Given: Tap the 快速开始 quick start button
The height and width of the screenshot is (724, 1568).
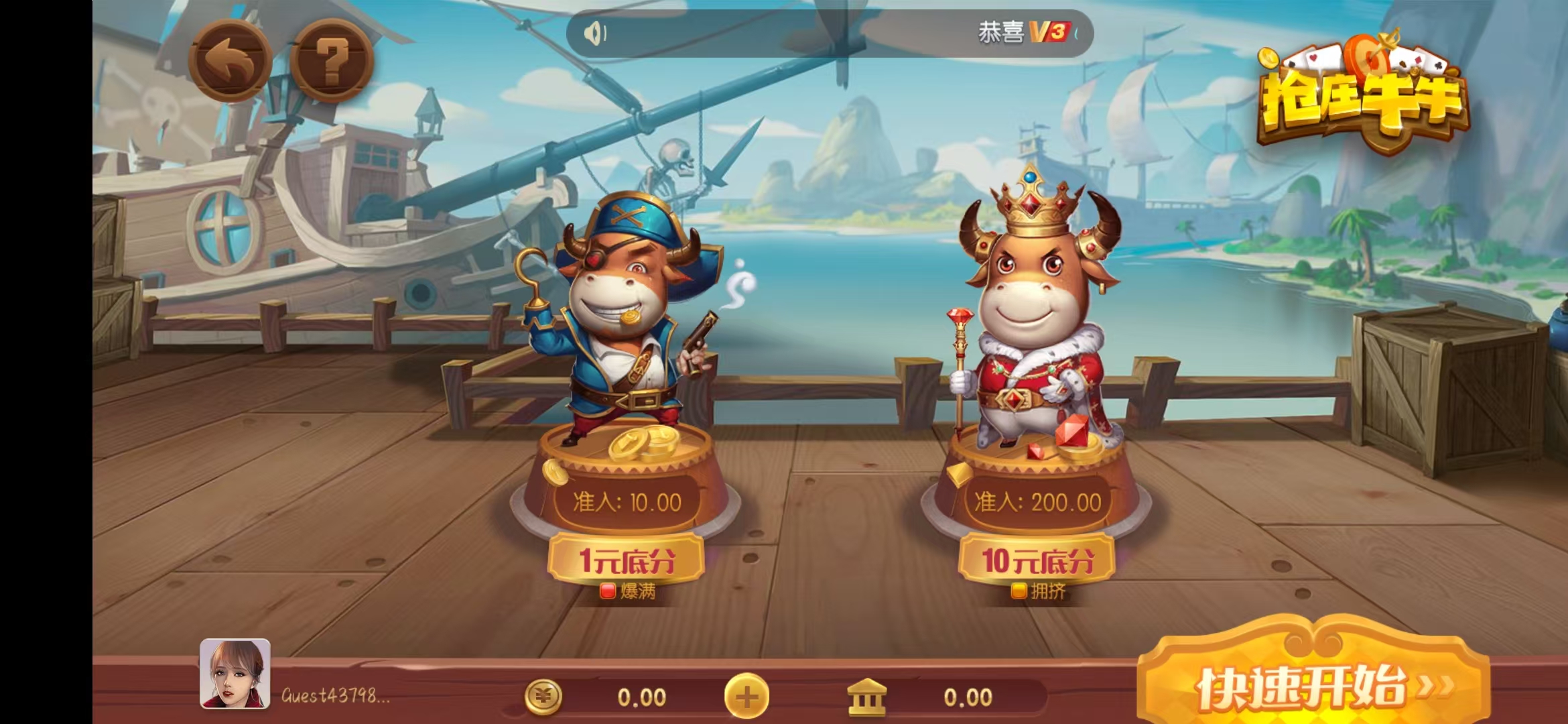Looking at the screenshot, I should click(x=1313, y=685).
